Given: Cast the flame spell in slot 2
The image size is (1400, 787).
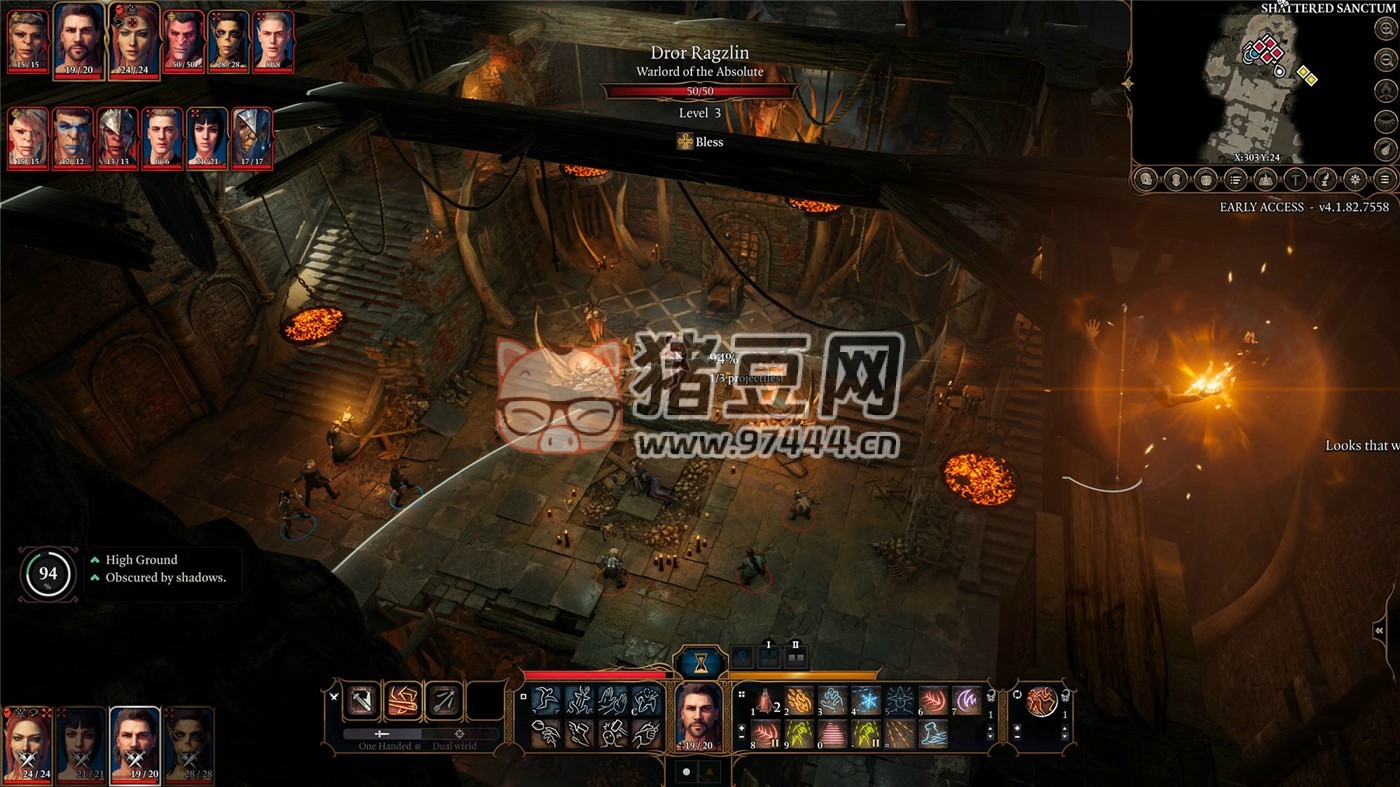Looking at the screenshot, I should [x=799, y=699].
